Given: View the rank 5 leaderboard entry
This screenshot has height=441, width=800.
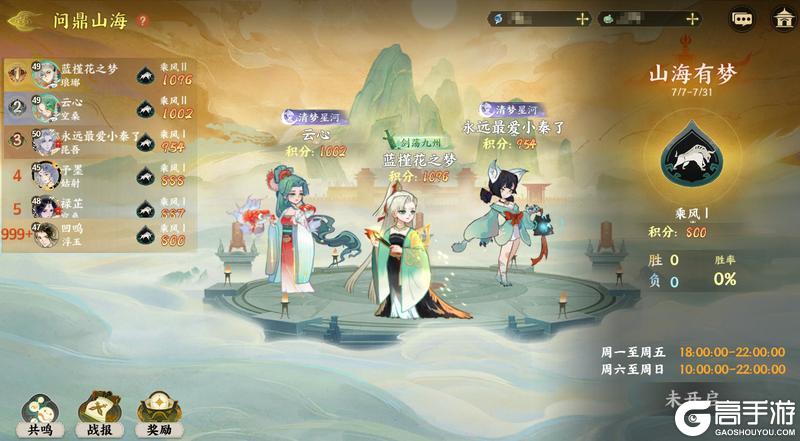Looking at the screenshot, I should [x=100, y=208].
